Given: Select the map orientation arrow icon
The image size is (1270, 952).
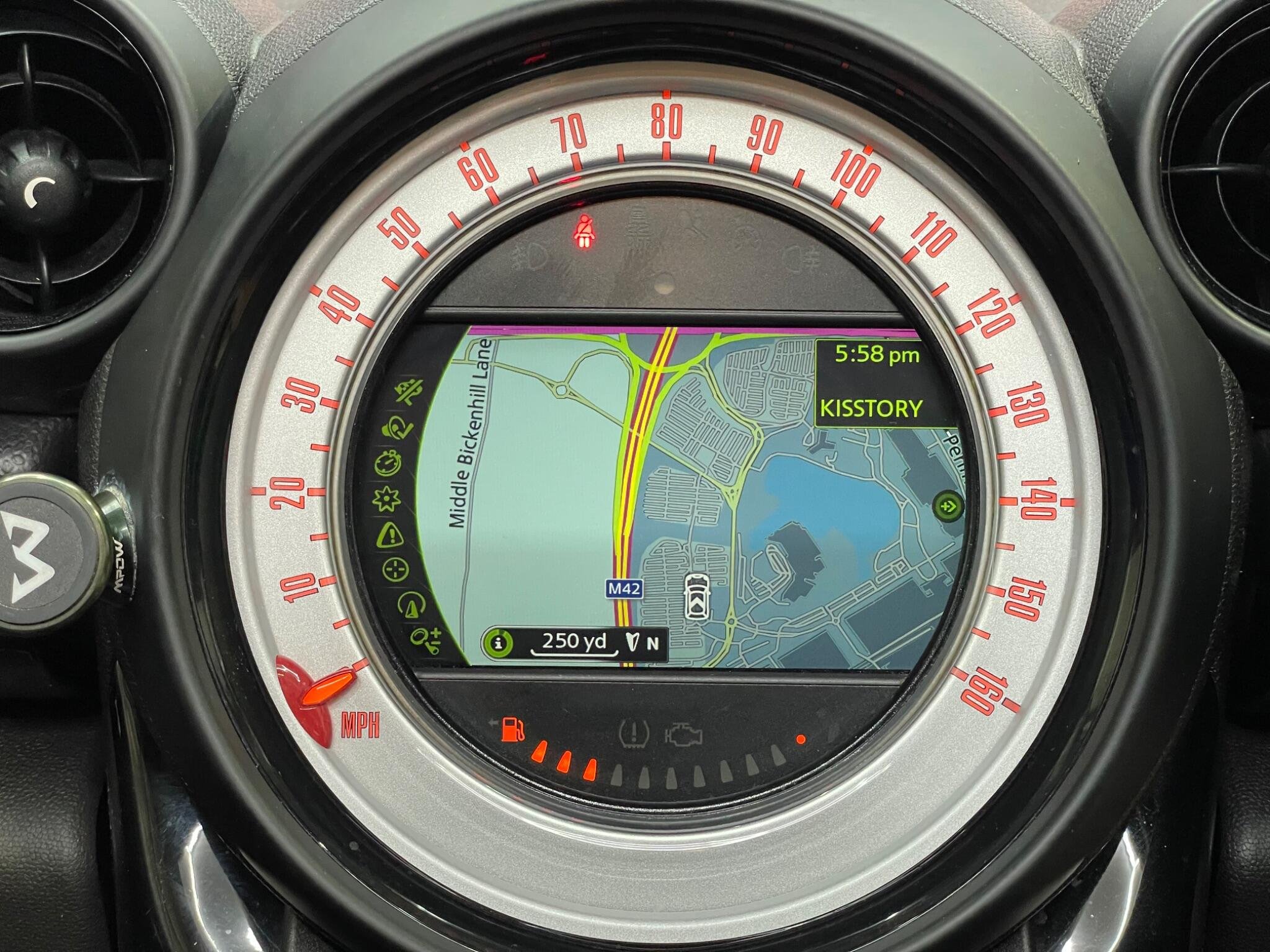Looking at the screenshot, I should 409,604.
